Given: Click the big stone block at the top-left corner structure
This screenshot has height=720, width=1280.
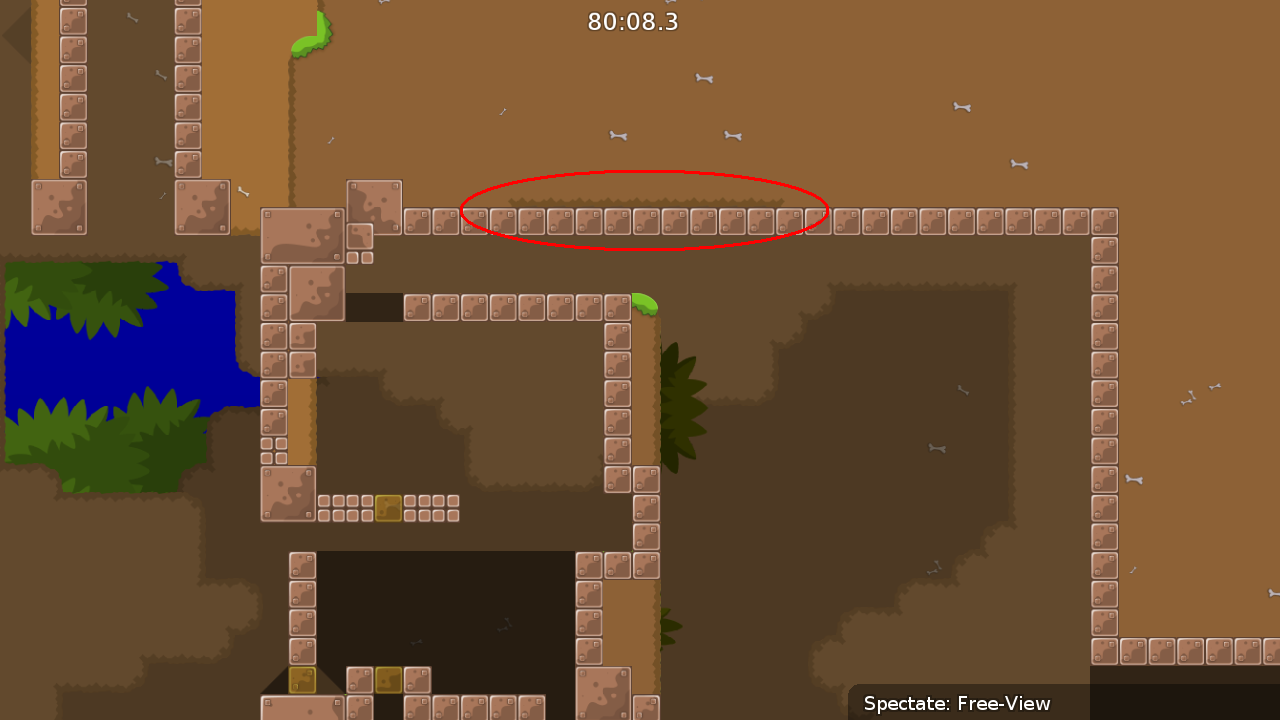Looking at the screenshot, I should [58, 205].
